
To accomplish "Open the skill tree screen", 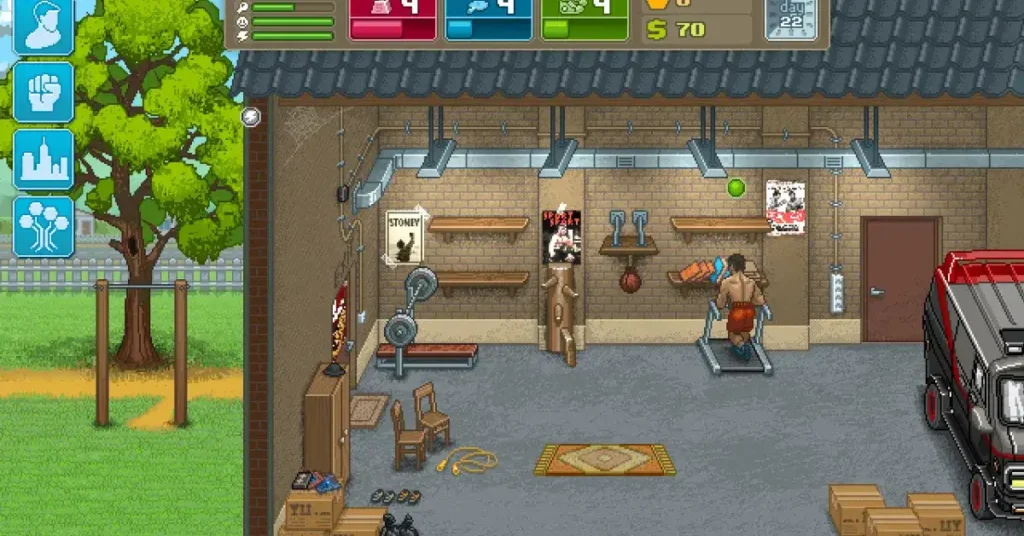I will [x=43, y=226].
